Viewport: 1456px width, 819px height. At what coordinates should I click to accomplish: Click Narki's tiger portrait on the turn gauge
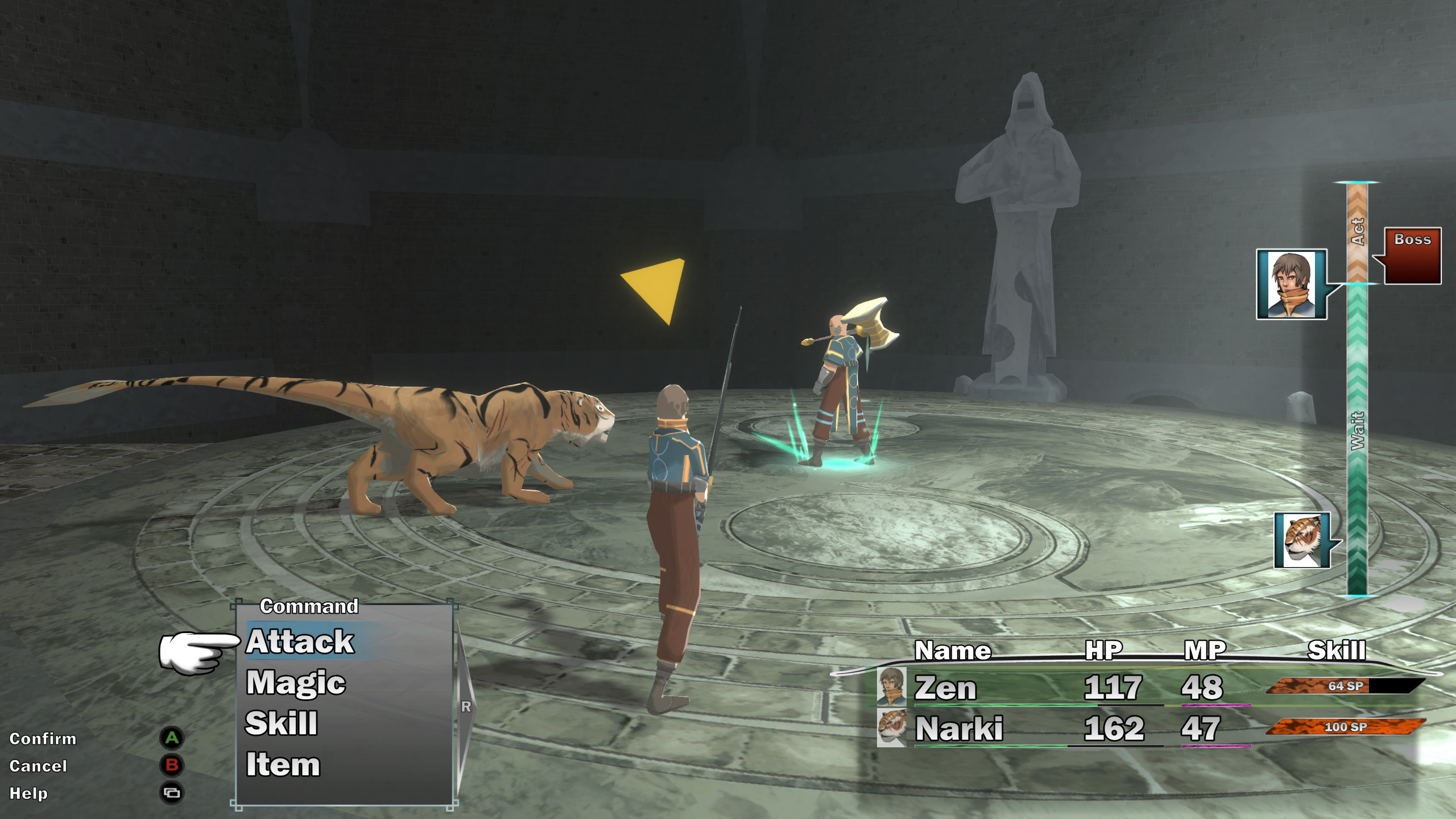1302,540
